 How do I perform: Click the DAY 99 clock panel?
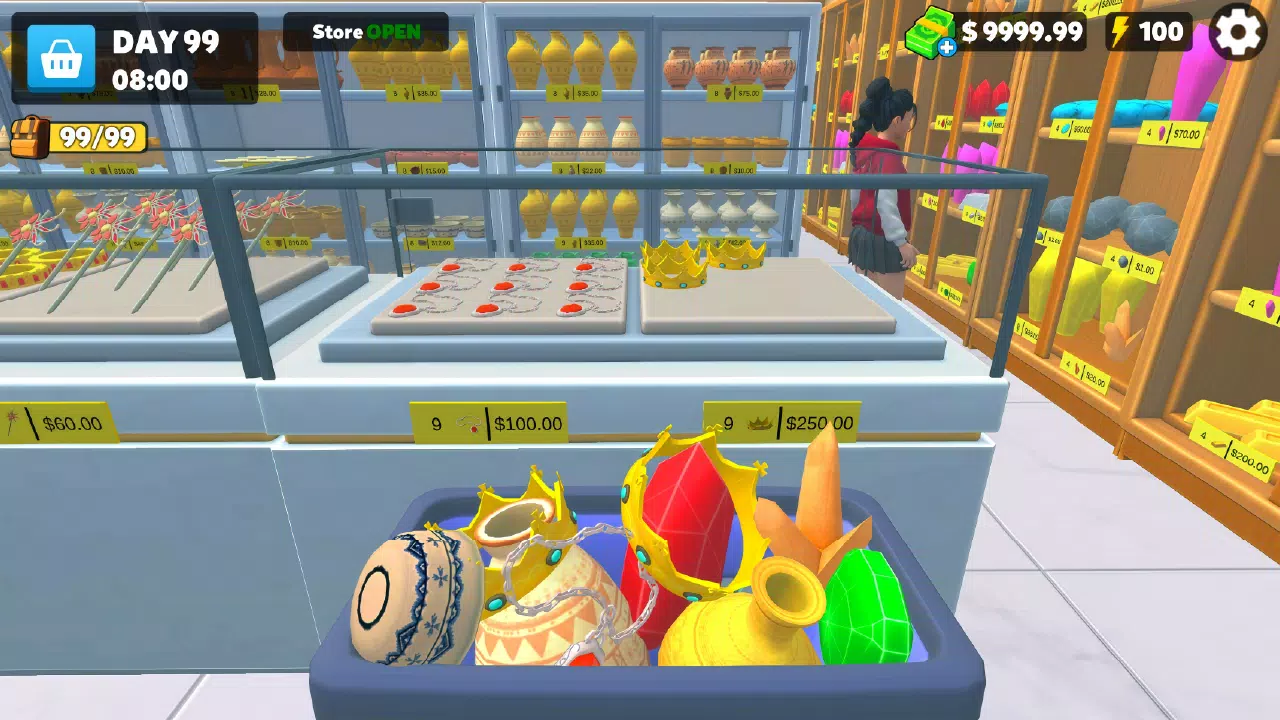pyautogui.click(x=163, y=55)
